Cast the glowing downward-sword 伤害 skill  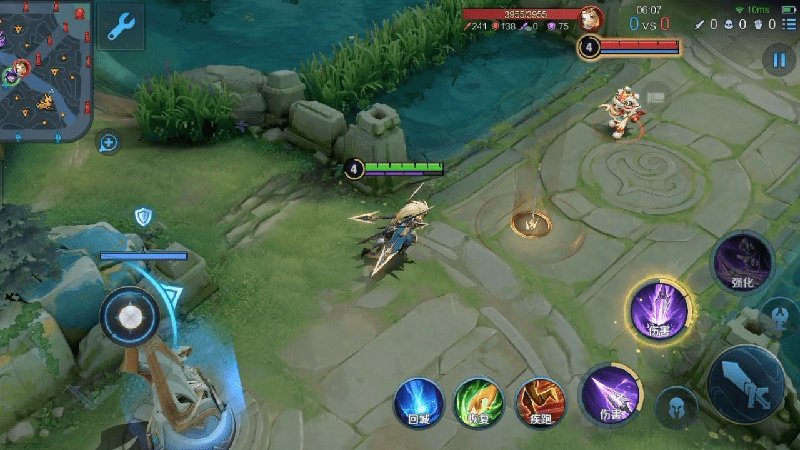[659, 310]
